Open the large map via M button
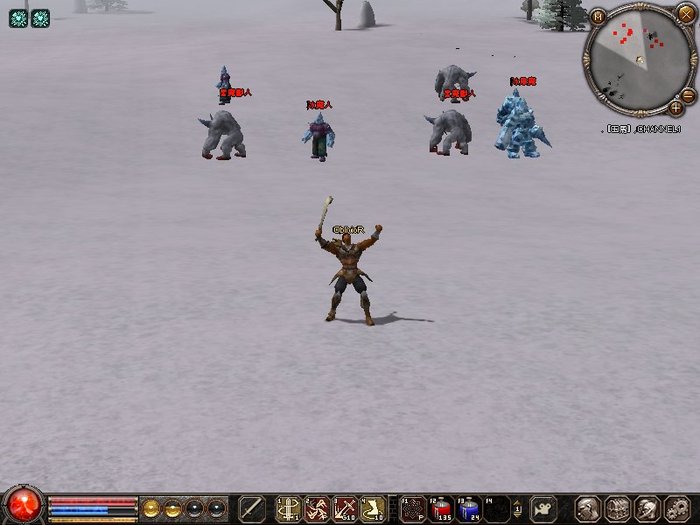Viewport: 700px width, 525px height. click(598, 16)
